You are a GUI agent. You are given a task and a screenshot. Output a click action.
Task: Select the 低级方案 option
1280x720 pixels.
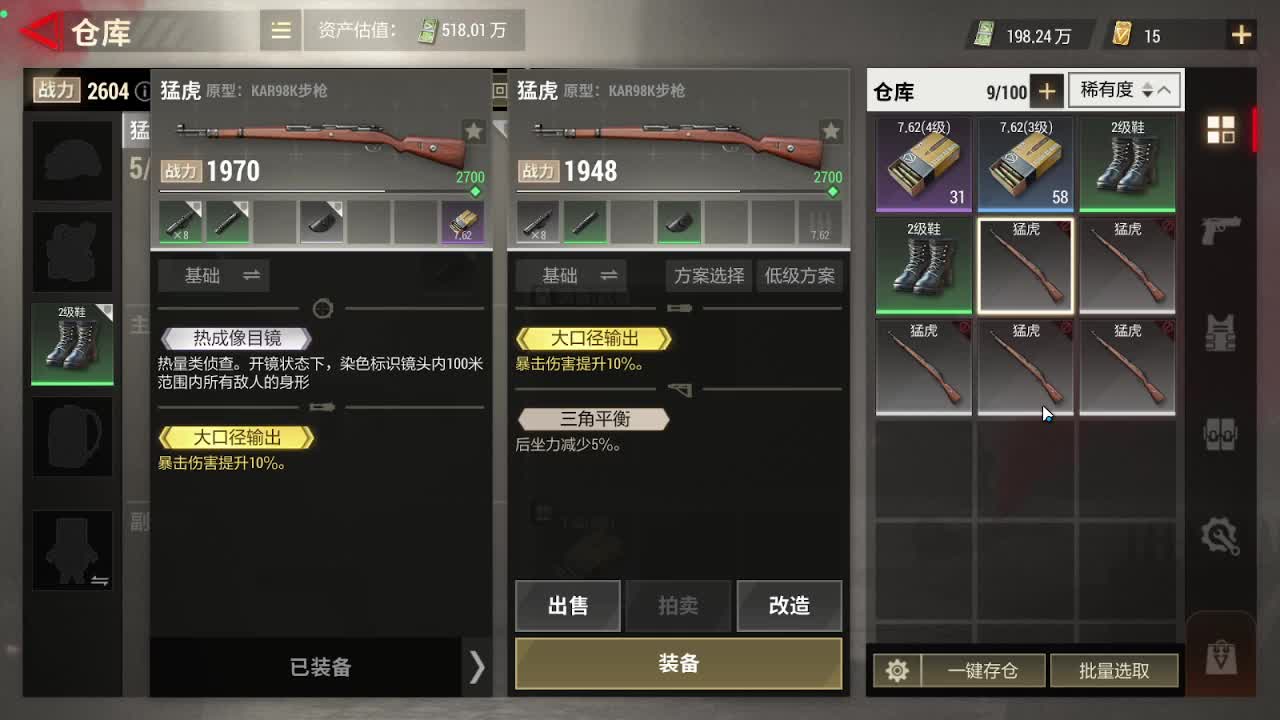800,276
